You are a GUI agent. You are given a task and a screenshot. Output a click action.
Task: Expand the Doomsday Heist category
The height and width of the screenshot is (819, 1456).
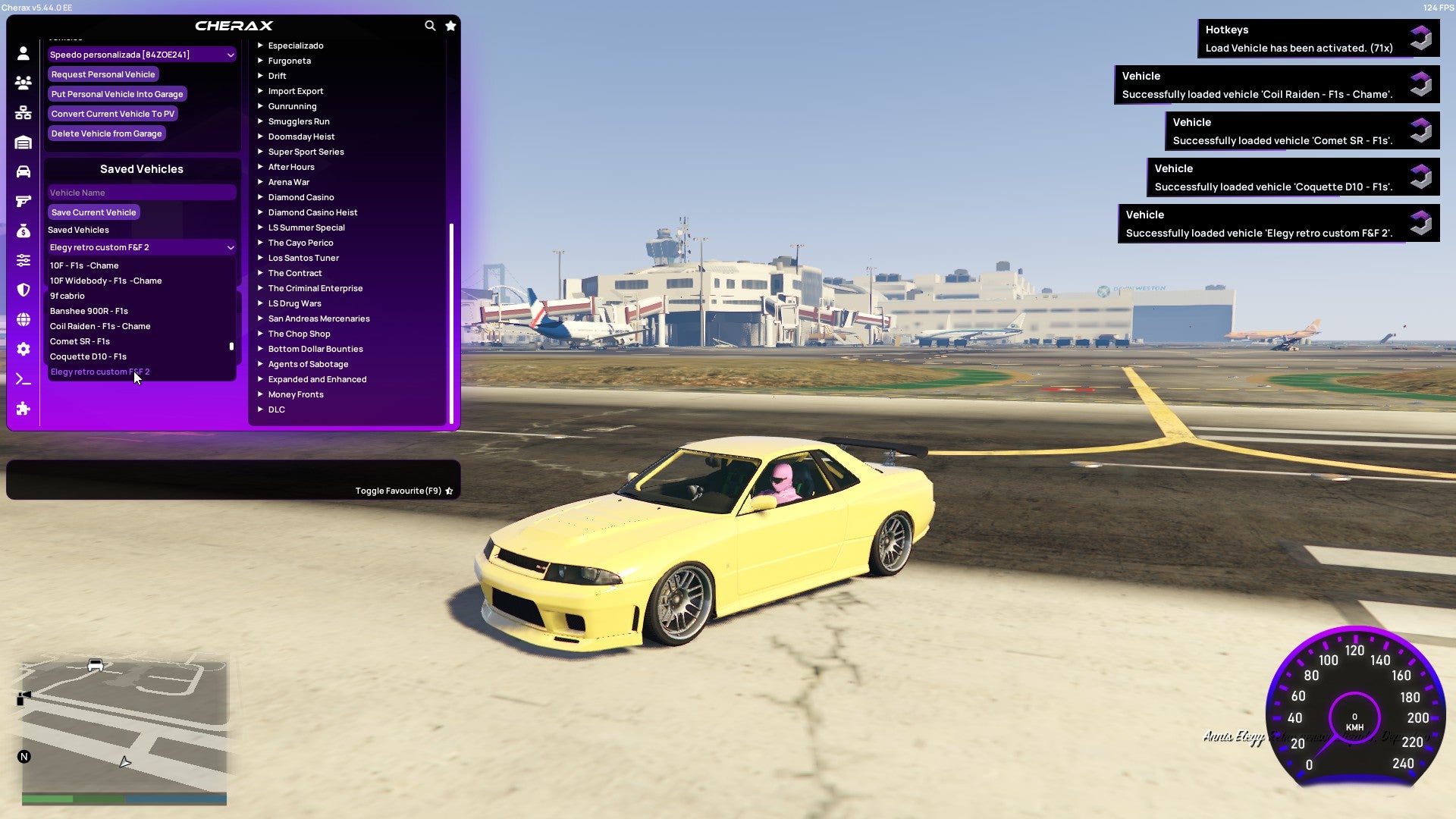pos(300,136)
